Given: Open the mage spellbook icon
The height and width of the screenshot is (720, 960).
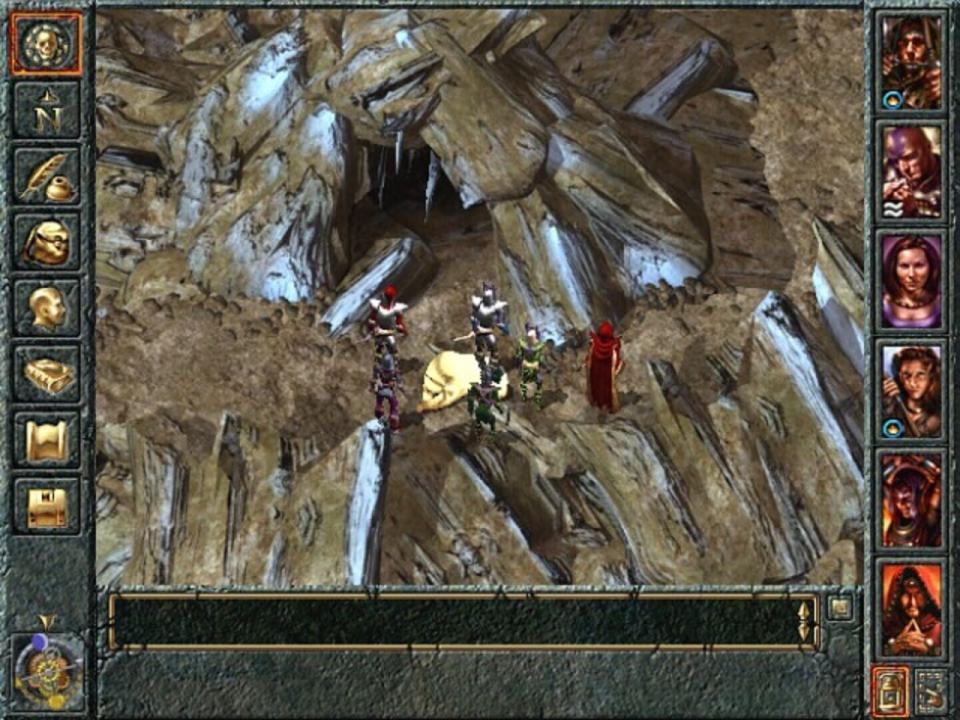Looking at the screenshot, I should coord(47,374).
